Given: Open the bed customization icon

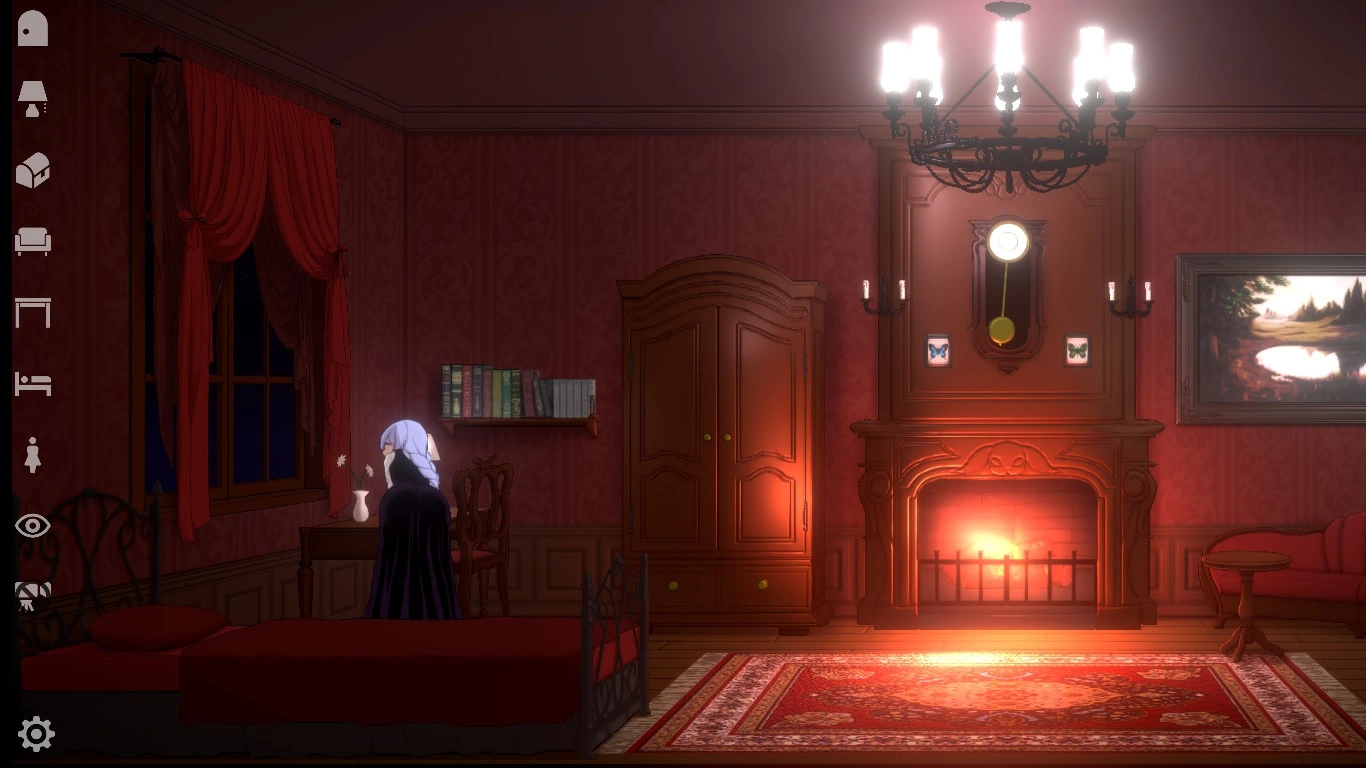Looking at the screenshot, I should click(33, 384).
